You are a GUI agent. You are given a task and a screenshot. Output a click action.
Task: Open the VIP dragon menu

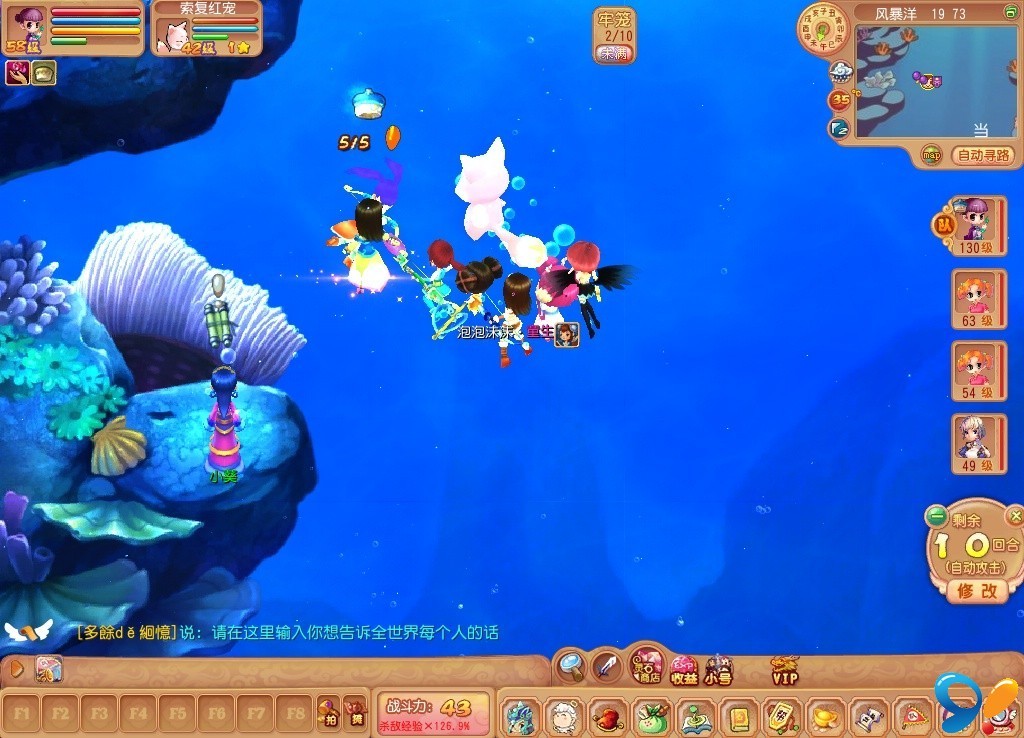click(x=785, y=669)
